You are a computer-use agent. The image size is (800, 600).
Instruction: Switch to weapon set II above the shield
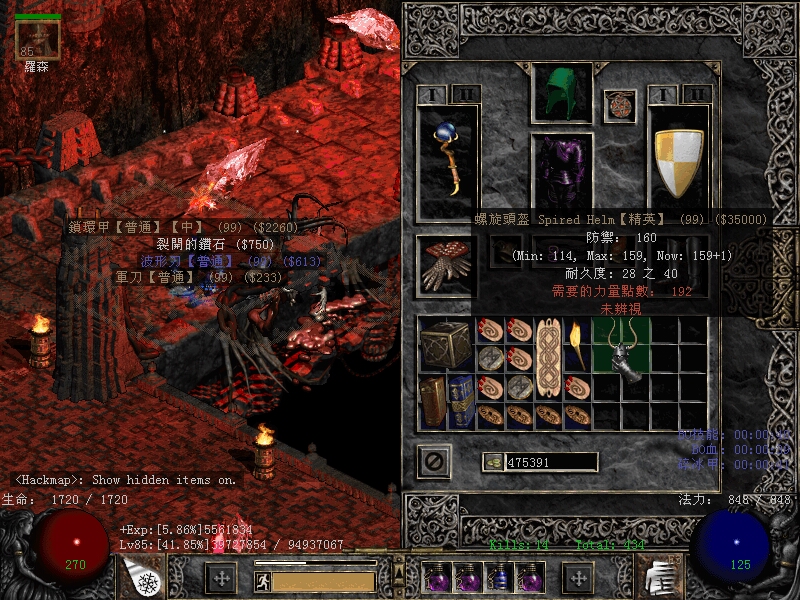click(697, 94)
